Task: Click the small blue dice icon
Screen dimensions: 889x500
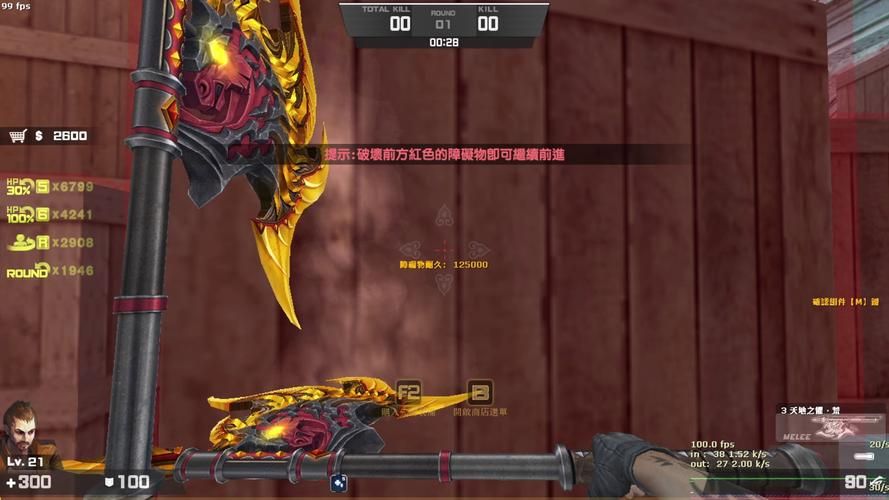Action: pos(339,482)
